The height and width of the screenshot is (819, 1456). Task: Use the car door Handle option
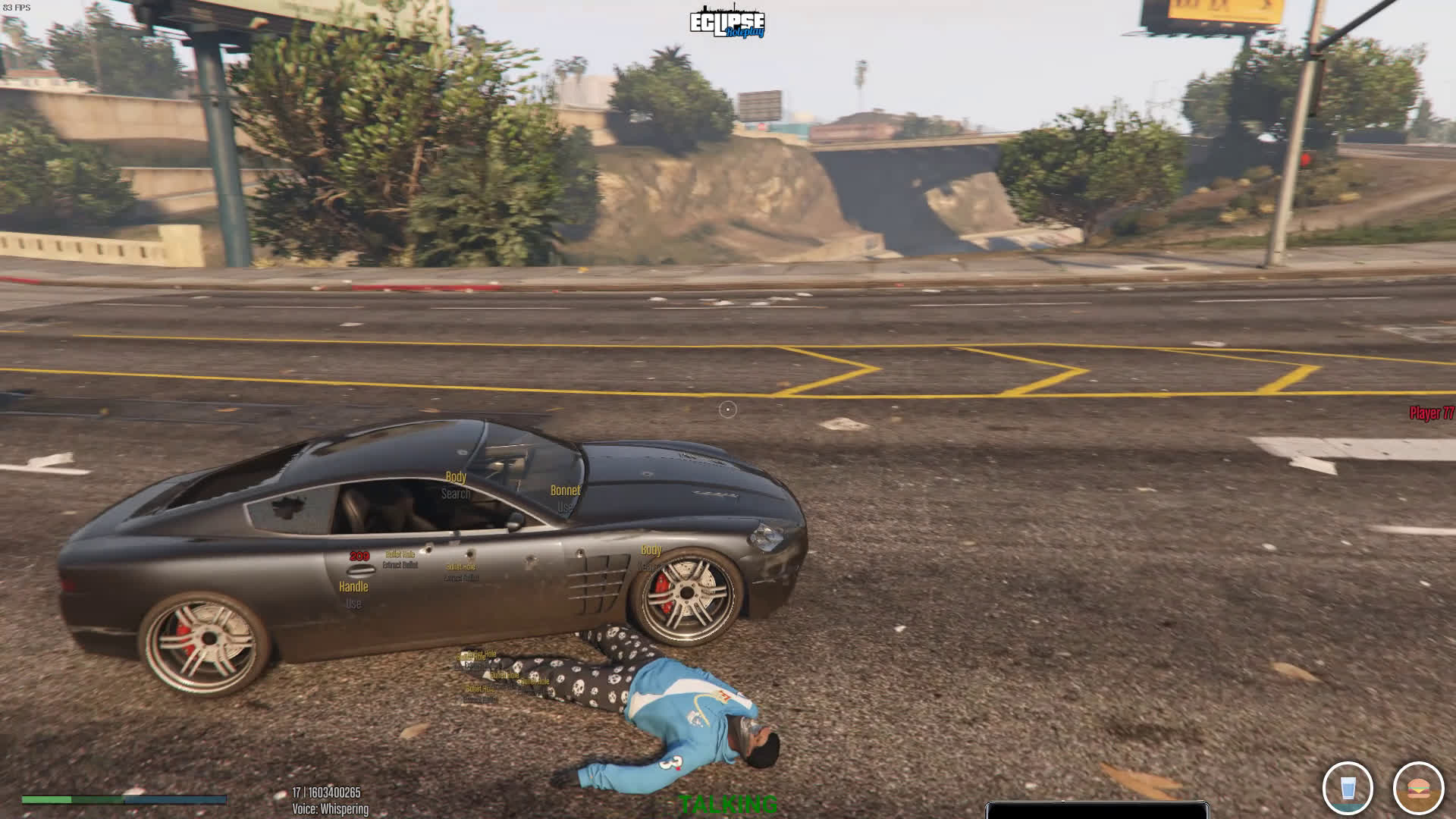point(353,604)
